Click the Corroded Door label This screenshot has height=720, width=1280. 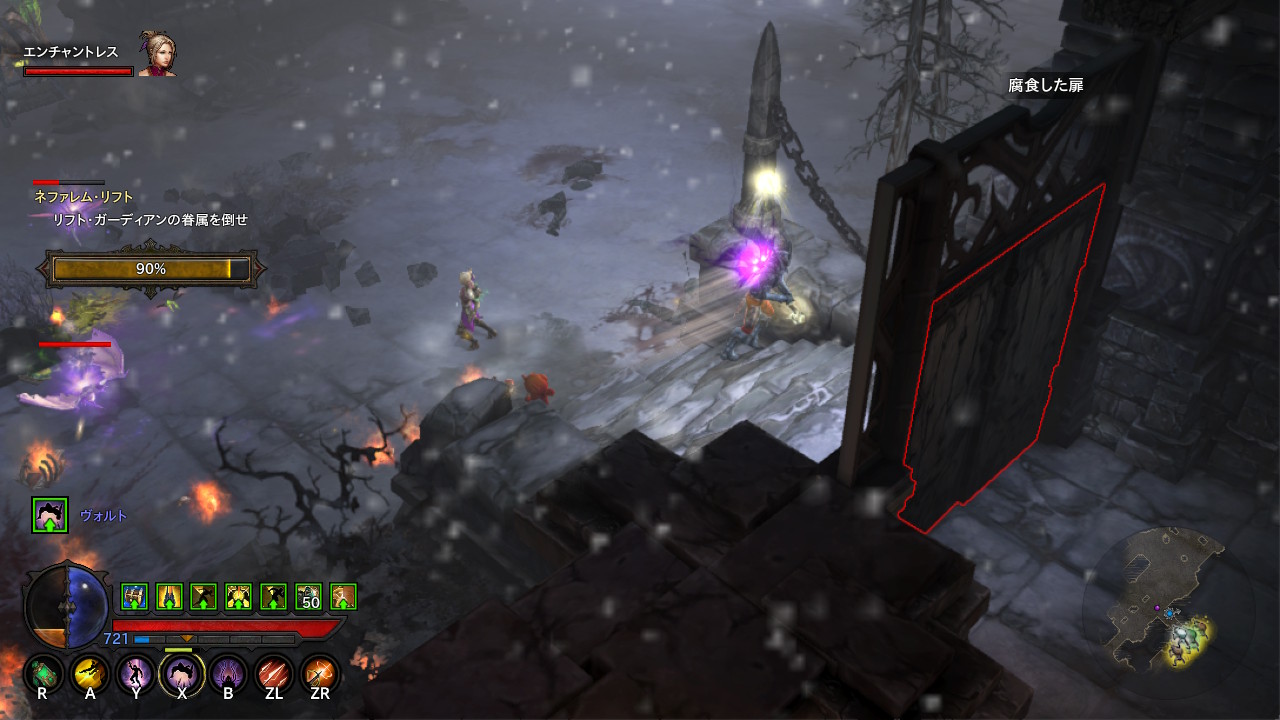(1045, 86)
